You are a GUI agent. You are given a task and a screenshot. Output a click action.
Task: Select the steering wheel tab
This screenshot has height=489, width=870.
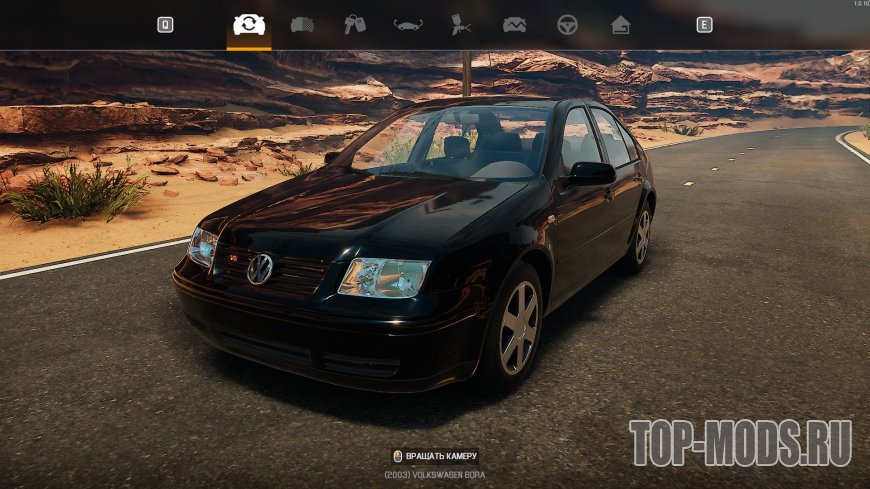[567, 25]
